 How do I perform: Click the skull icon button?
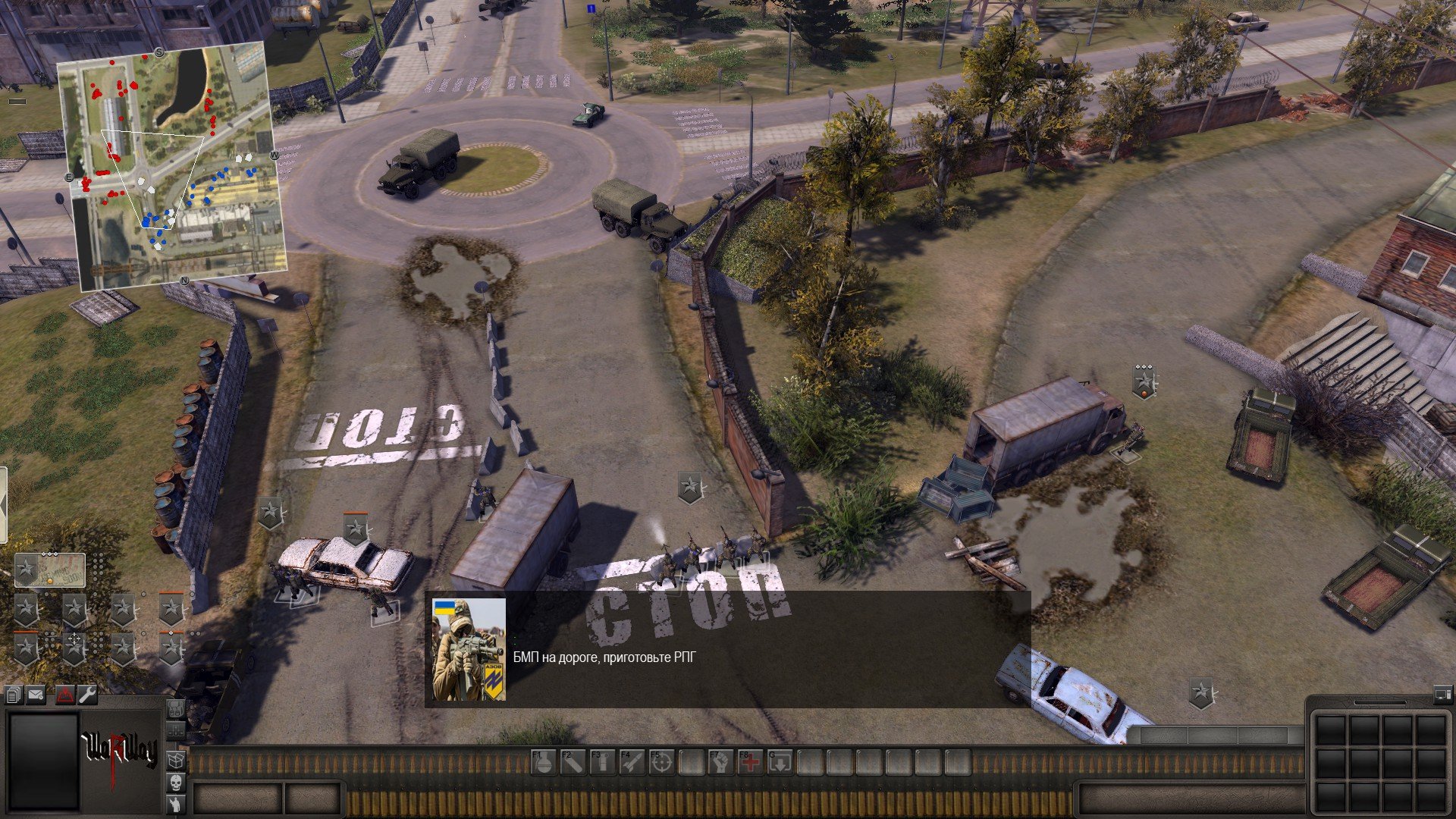(x=175, y=782)
